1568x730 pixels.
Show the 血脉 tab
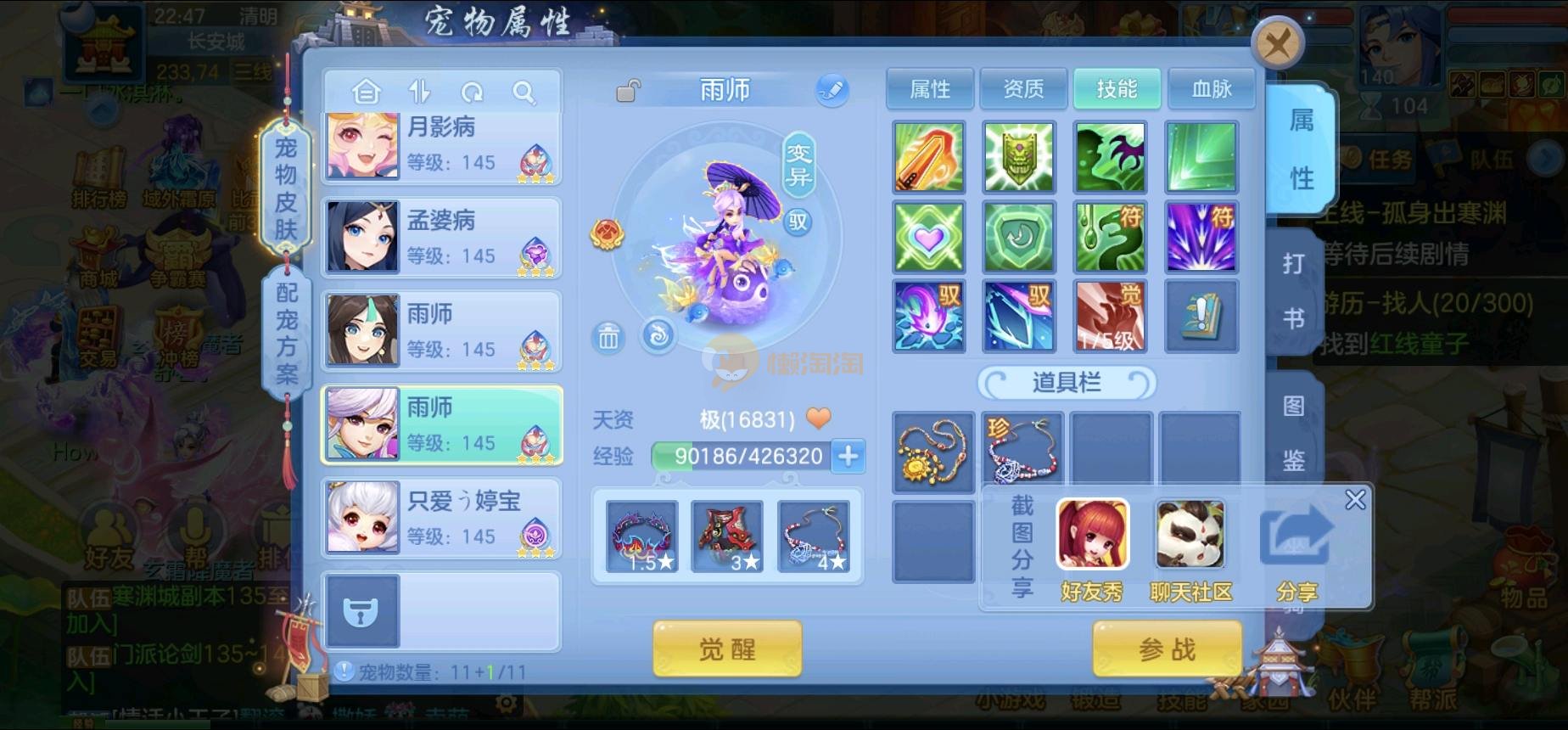(1211, 89)
